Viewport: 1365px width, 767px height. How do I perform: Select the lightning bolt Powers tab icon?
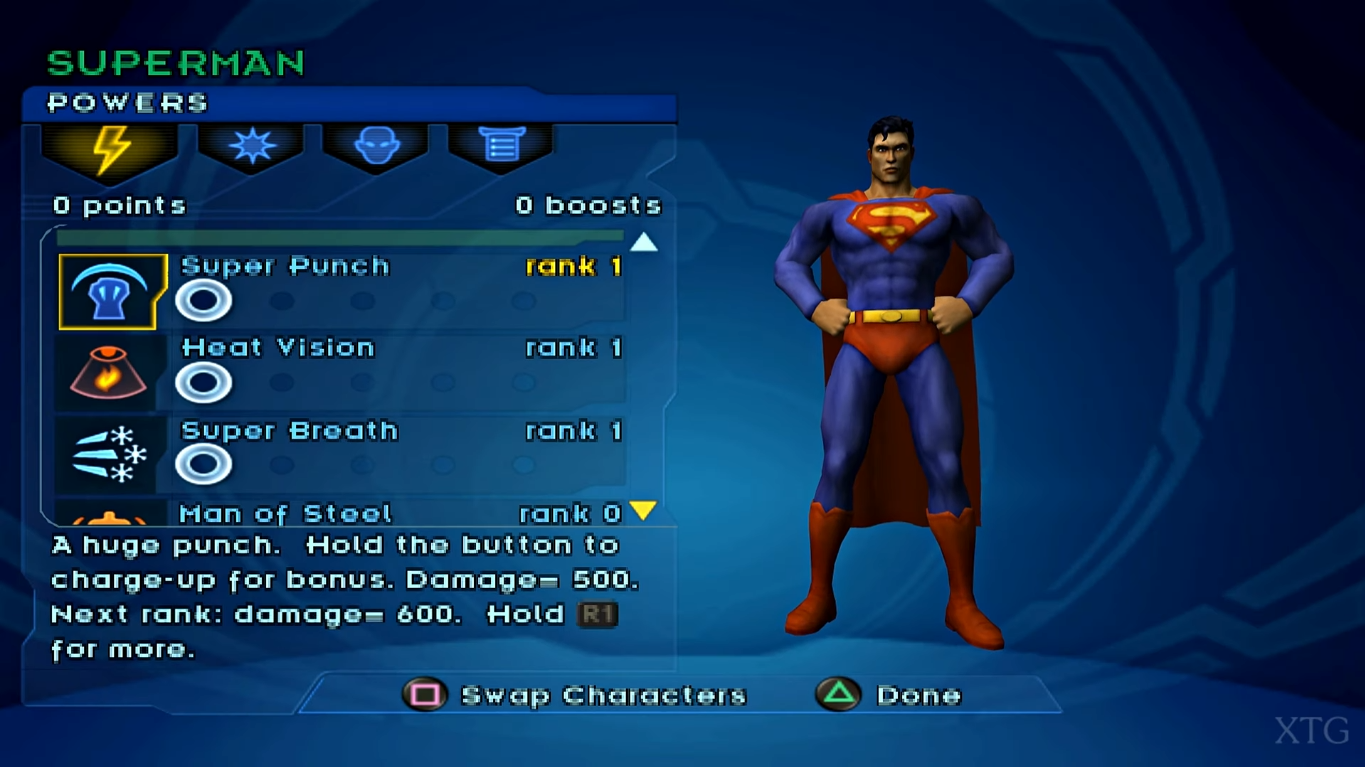click(x=109, y=148)
